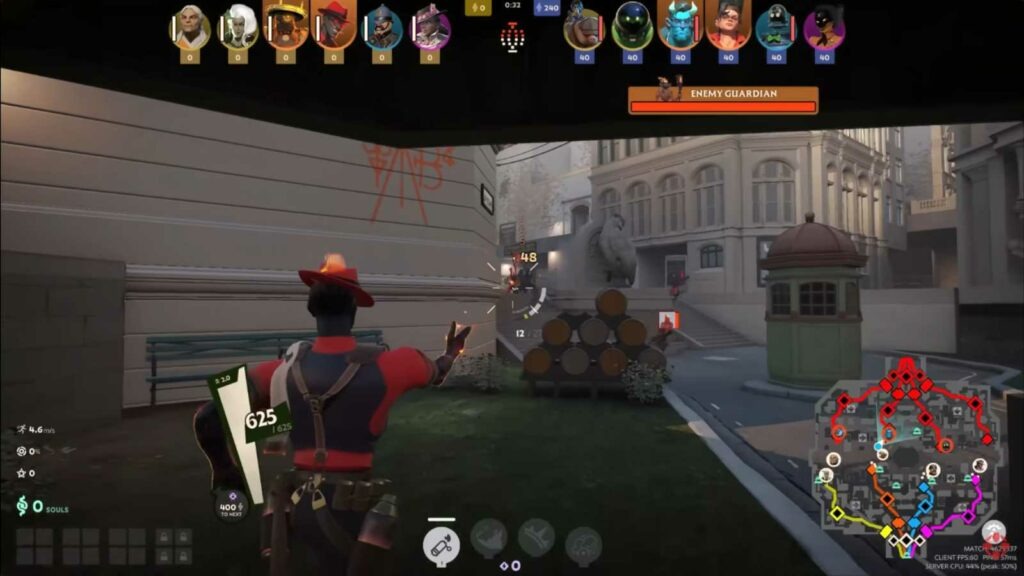The width and height of the screenshot is (1024, 576).
Task: Click the red-haired enemy portrait on orange
Action: click(728, 25)
